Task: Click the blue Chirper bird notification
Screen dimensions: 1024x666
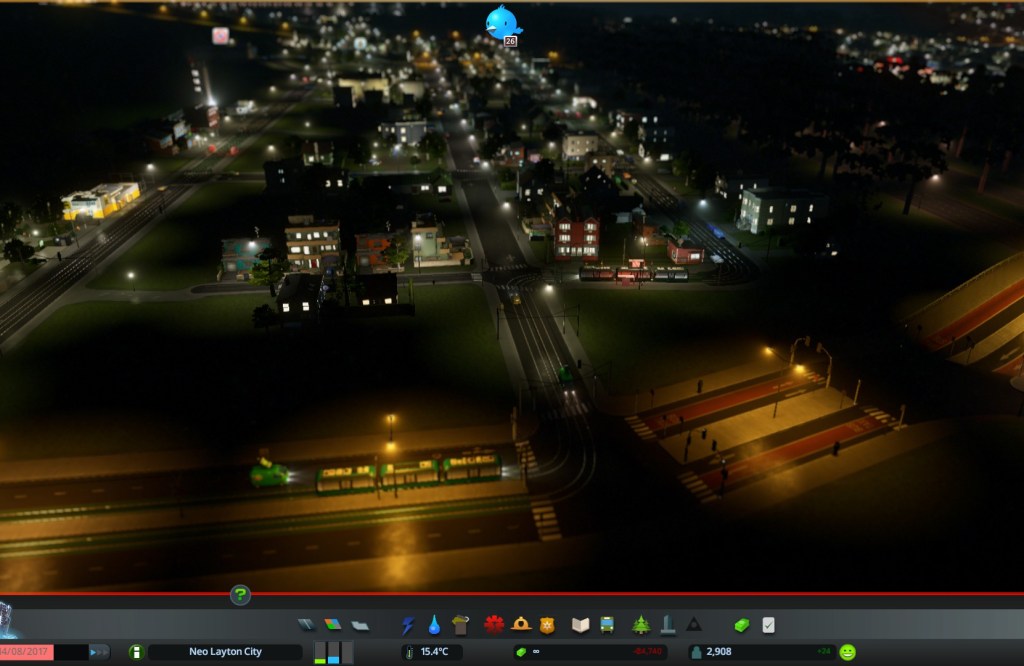Action: coord(502,22)
